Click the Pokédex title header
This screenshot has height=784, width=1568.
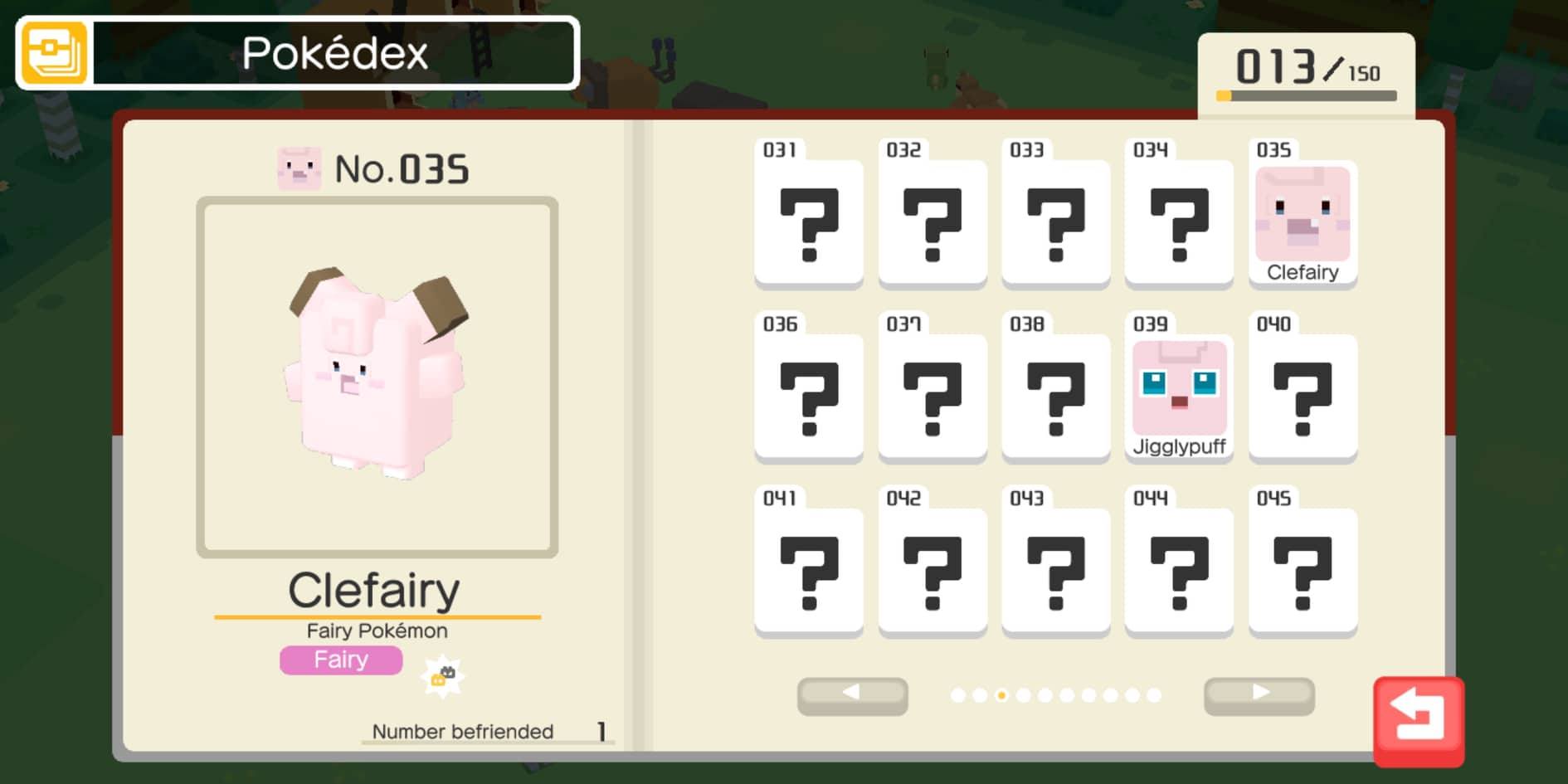pos(335,52)
